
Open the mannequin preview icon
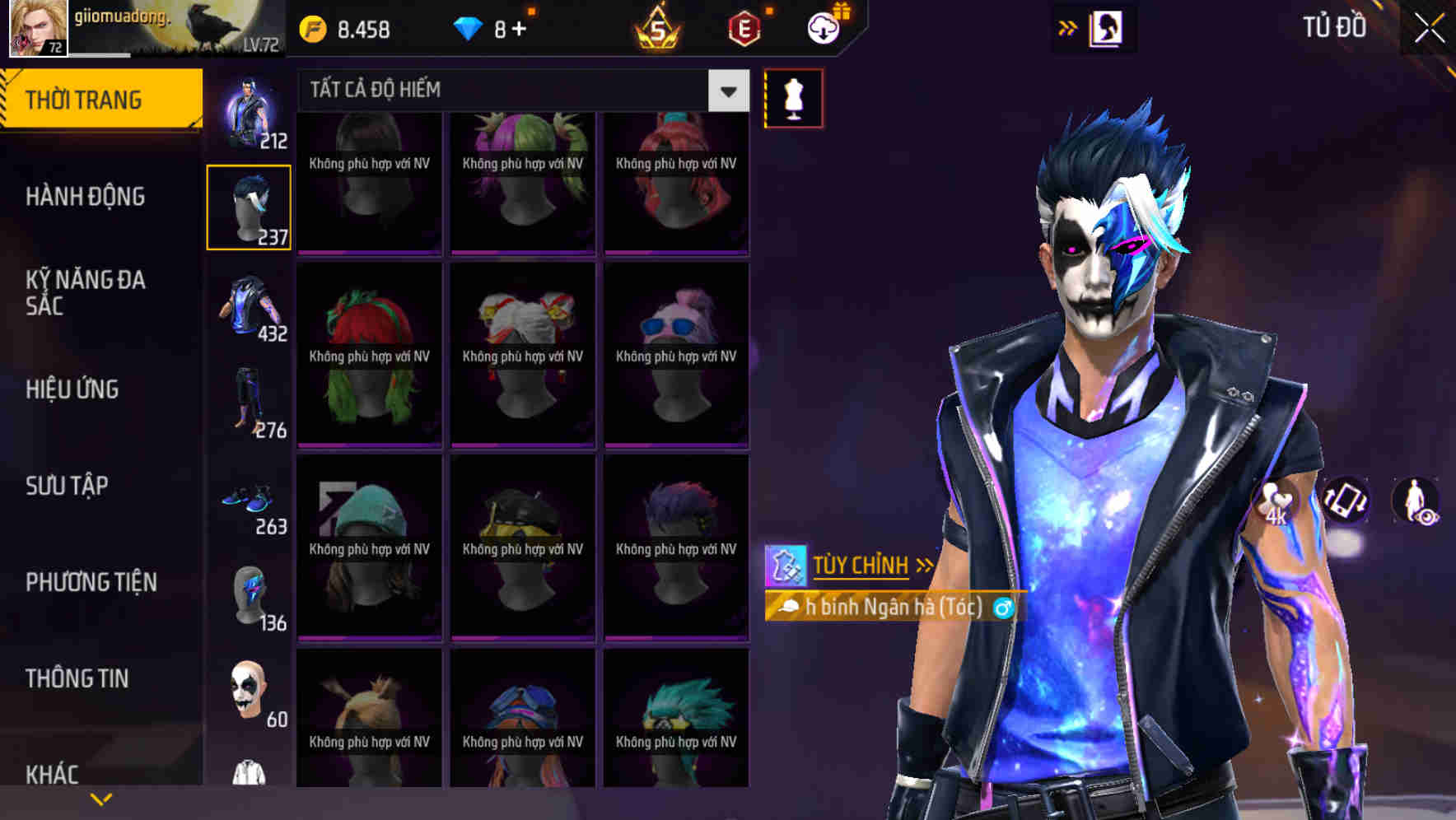point(792,98)
